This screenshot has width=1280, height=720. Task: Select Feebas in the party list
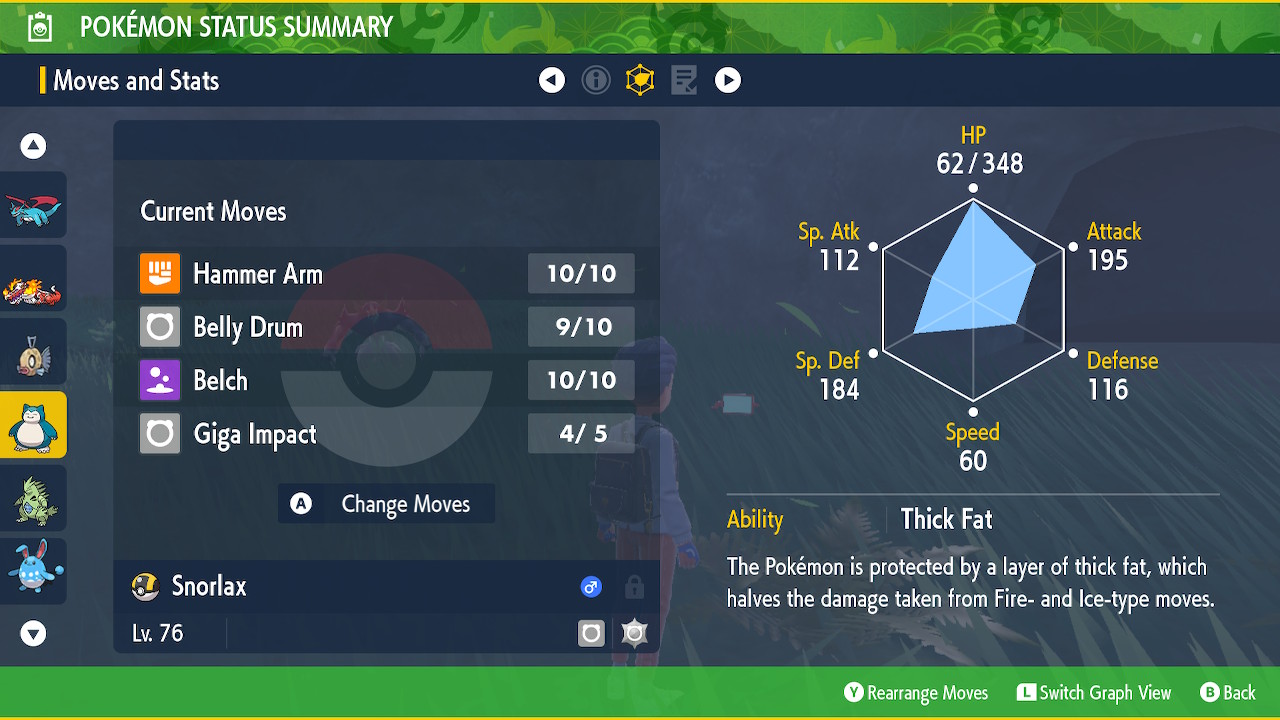33,352
